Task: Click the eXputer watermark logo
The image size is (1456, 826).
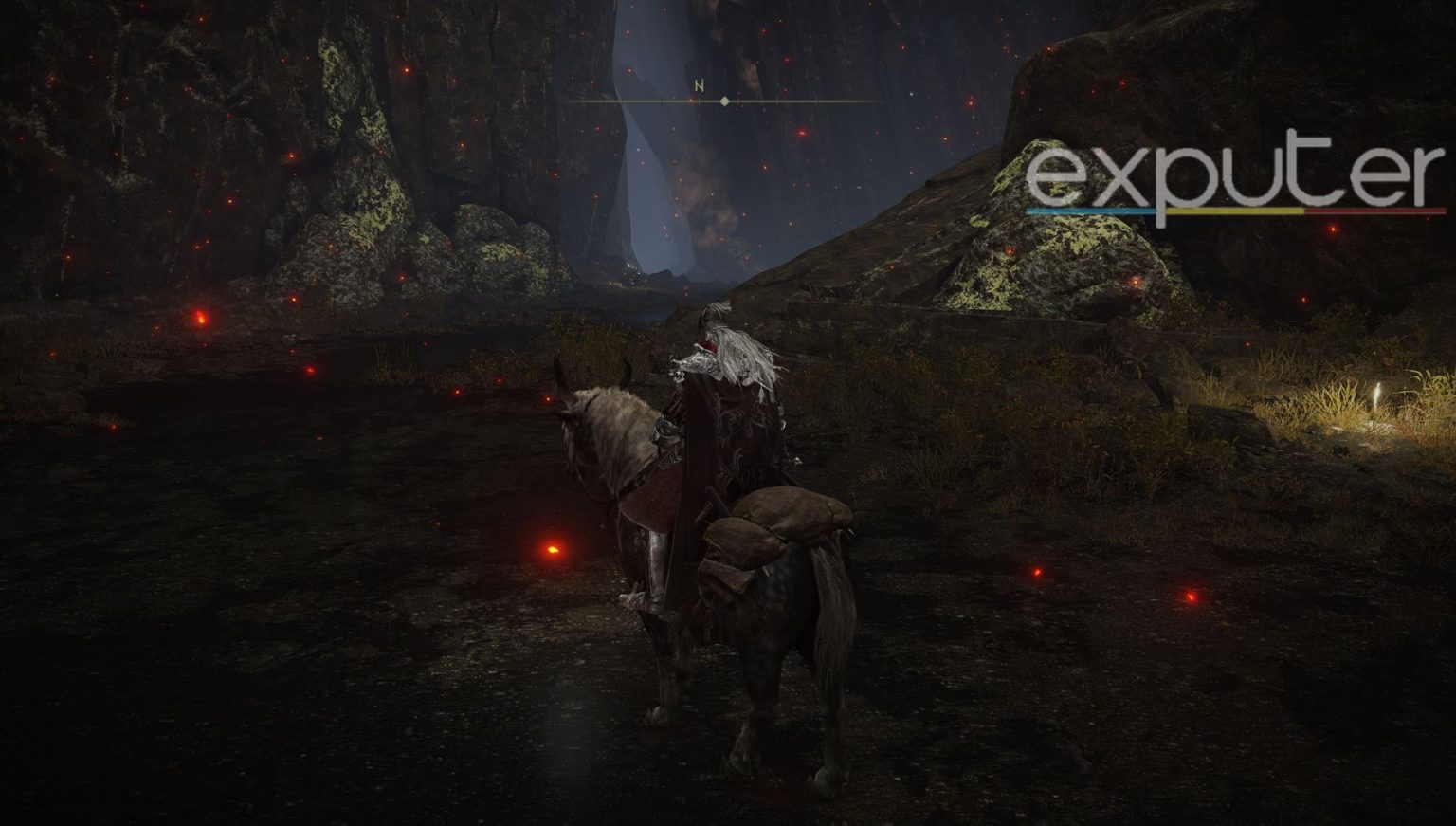Action: 1235,181
